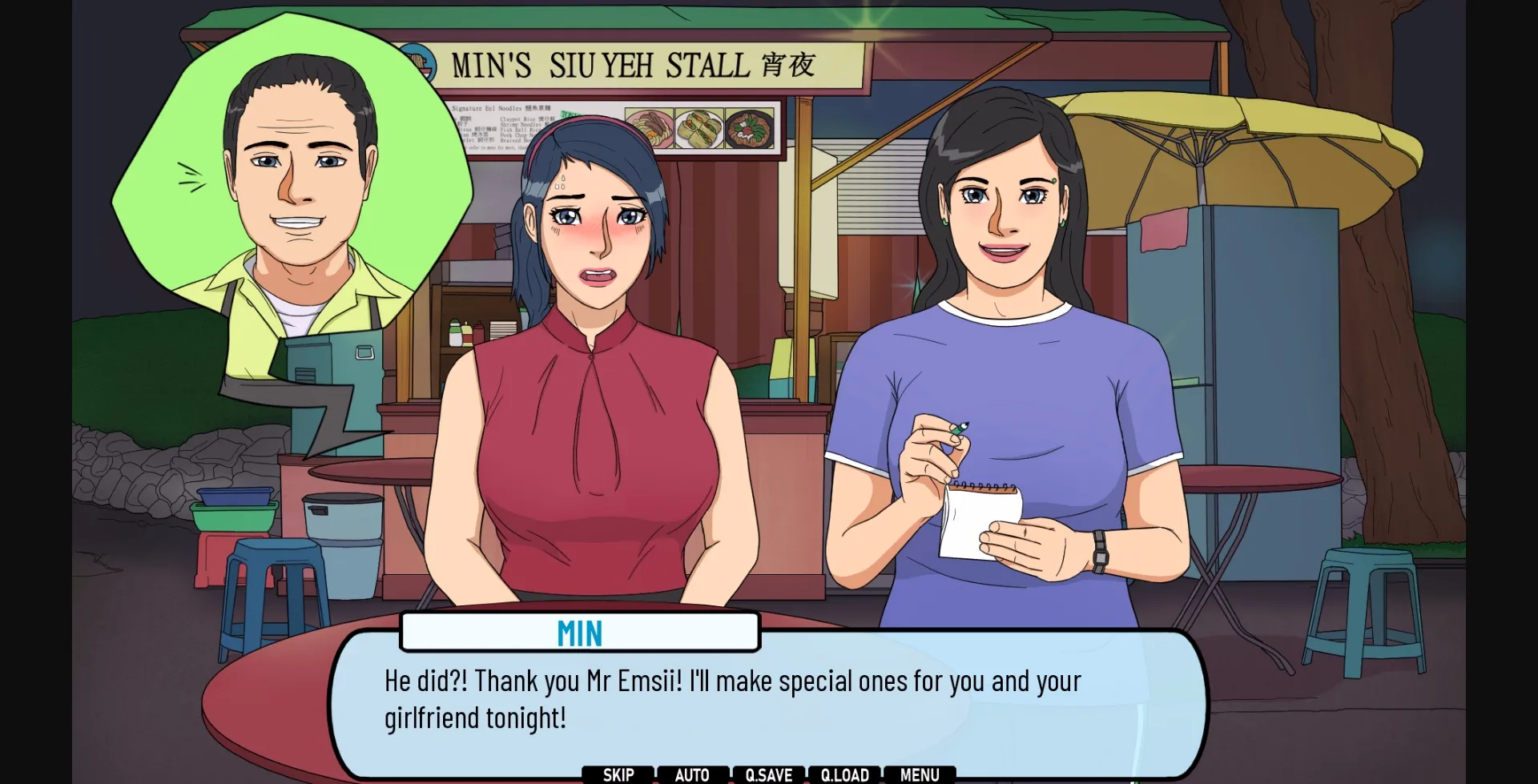Enable AUTO text advance mode

pos(691,774)
